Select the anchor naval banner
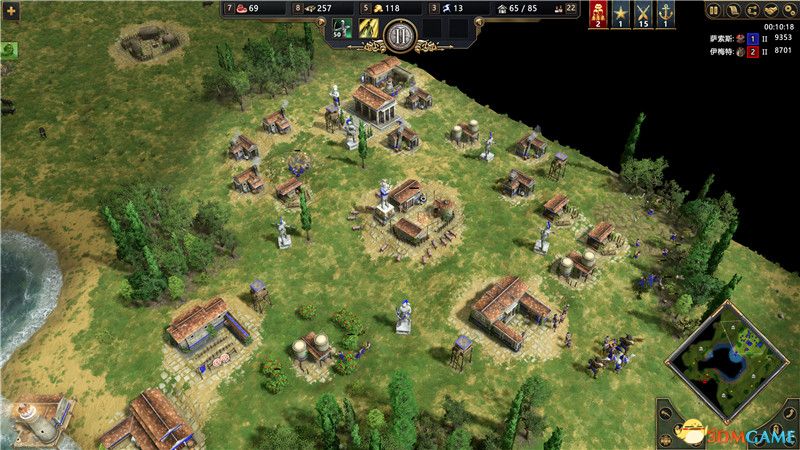The image size is (800, 450). (x=664, y=13)
